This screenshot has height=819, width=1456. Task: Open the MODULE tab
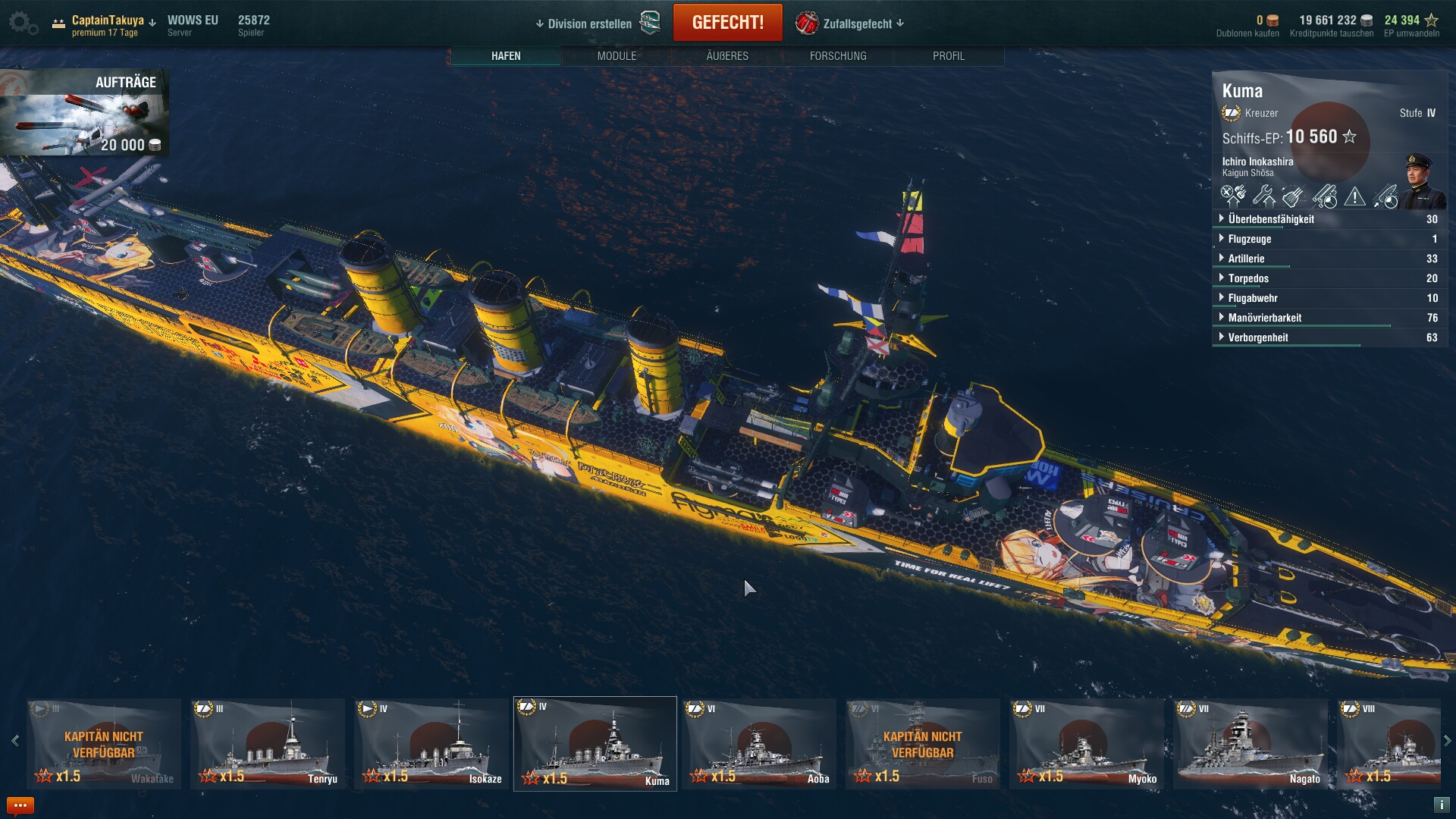pyautogui.click(x=617, y=56)
